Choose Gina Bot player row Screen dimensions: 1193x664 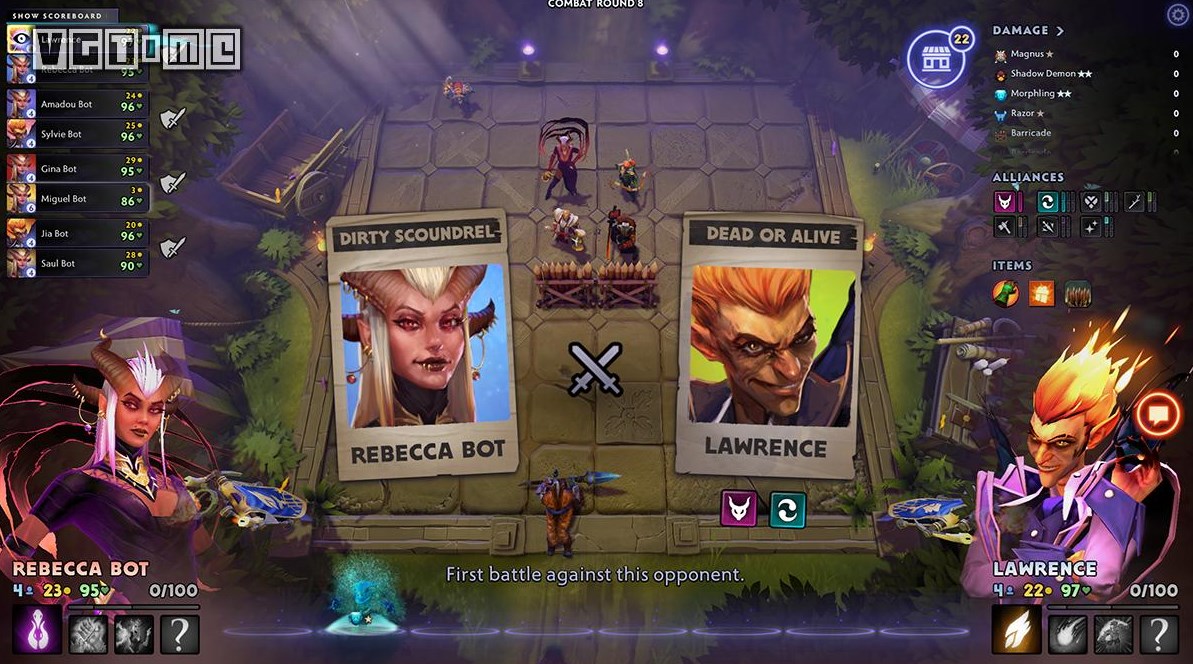tap(77, 169)
